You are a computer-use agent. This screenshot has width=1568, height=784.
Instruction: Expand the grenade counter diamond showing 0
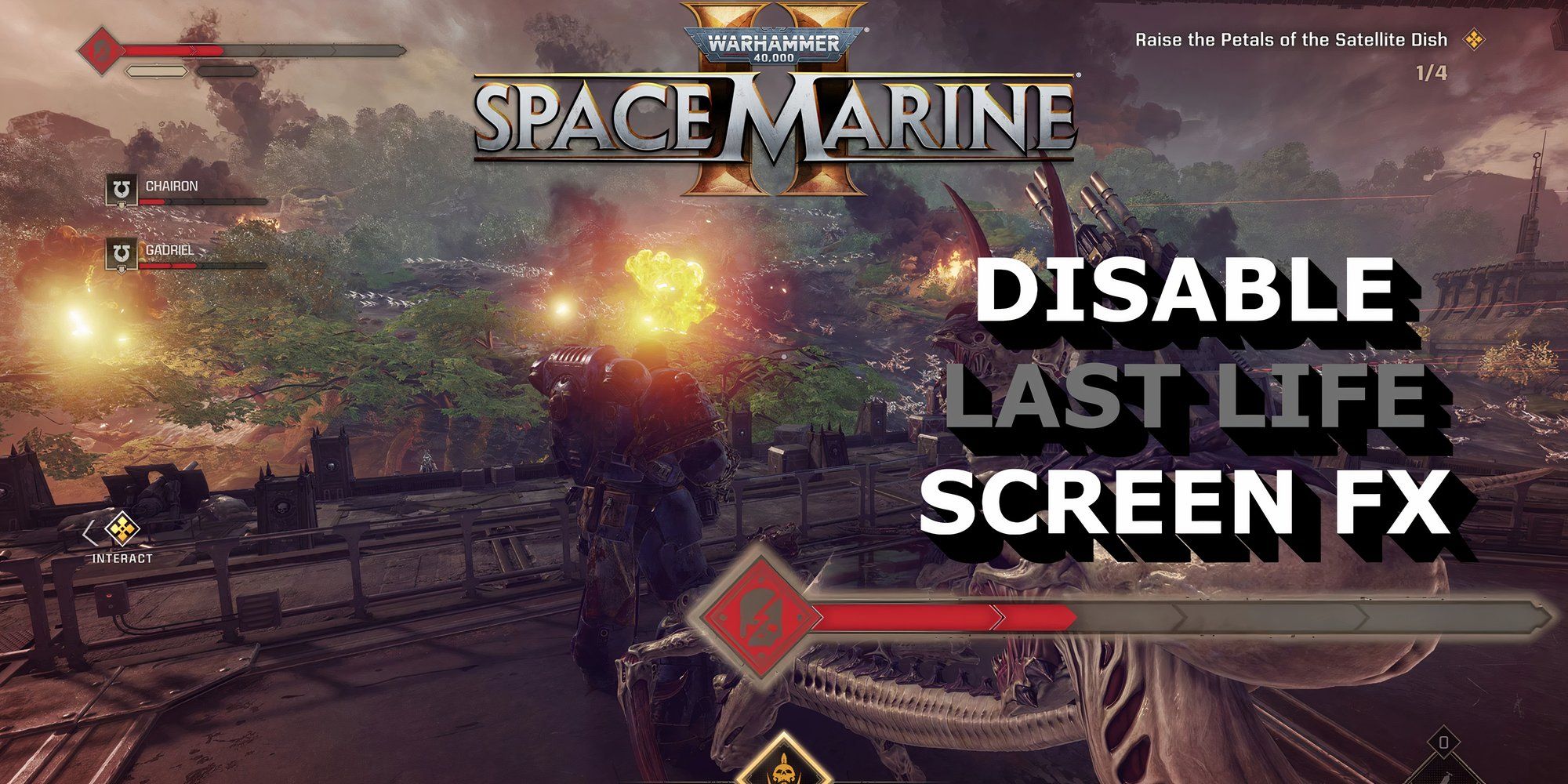[1444, 742]
